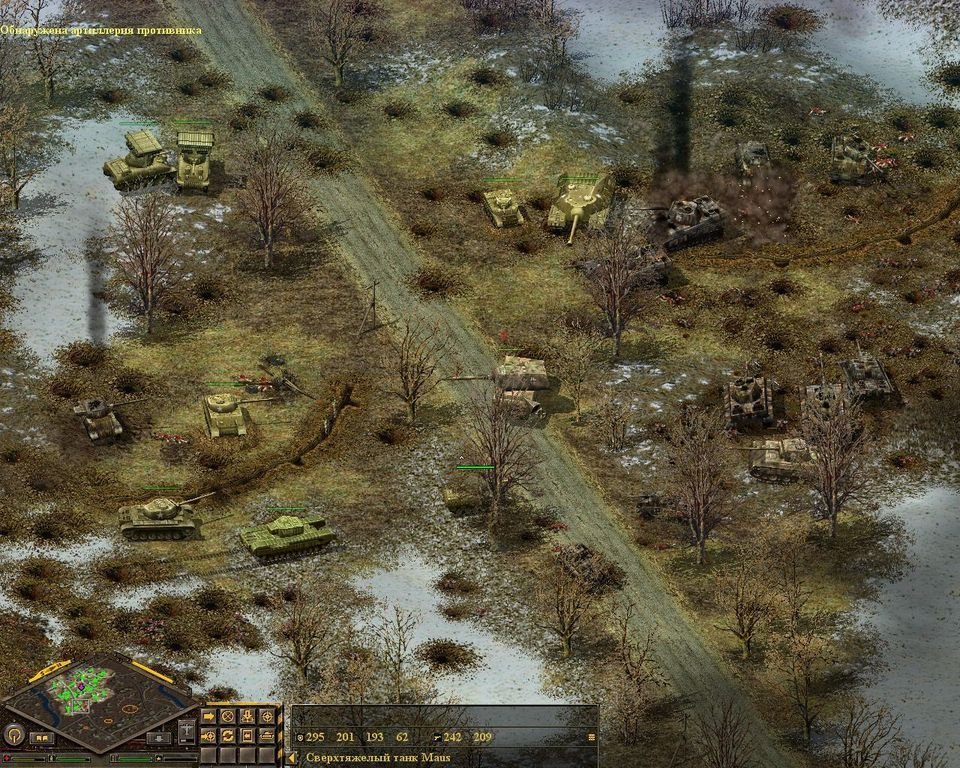960x768 pixels.
Task: Choose the crossed-circle stop command
Action: tap(229, 716)
